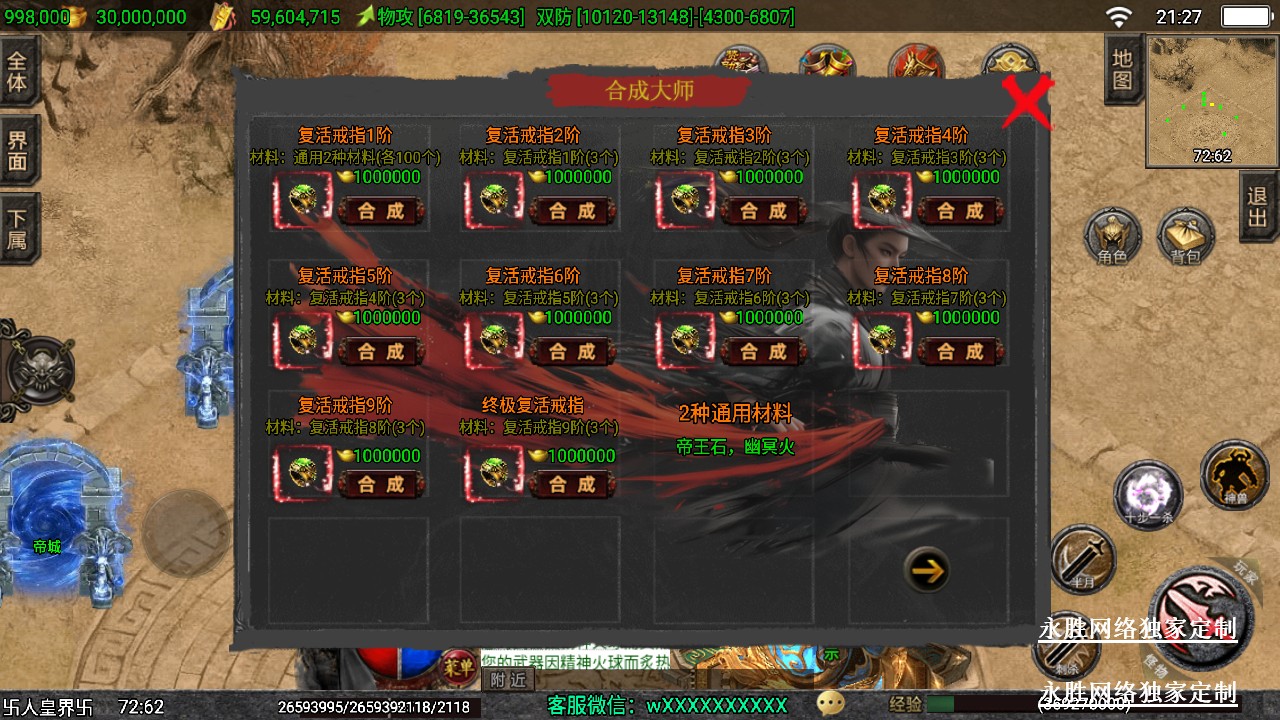Tap the 退出 exit button
Screen dimensions: 1280x720
(1258, 206)
